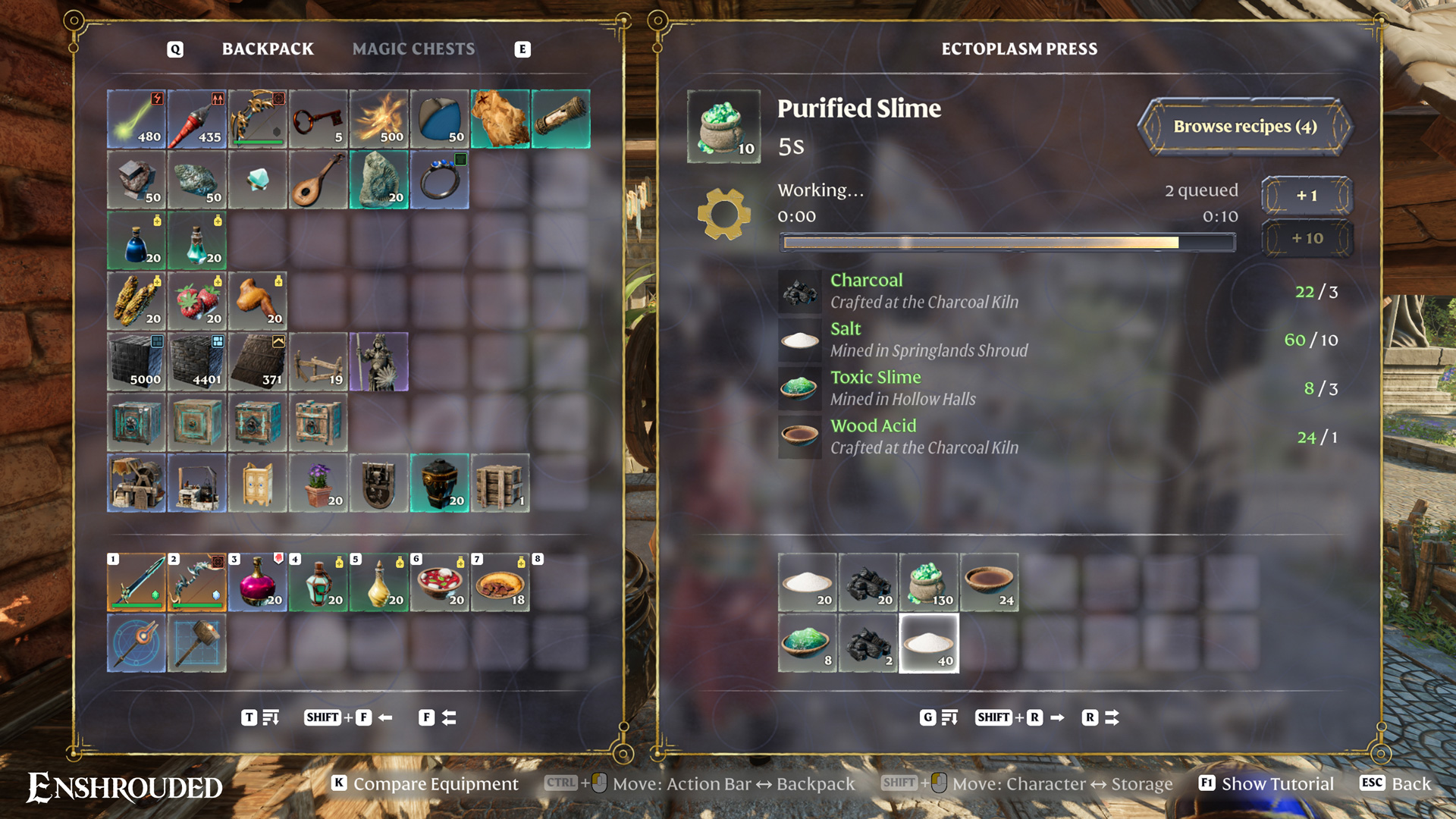Image resolution: width=1456 pixels, height=819 pixels.
Task: Select the Charcoal ingredient row
Action: (x=1058, y=291)
